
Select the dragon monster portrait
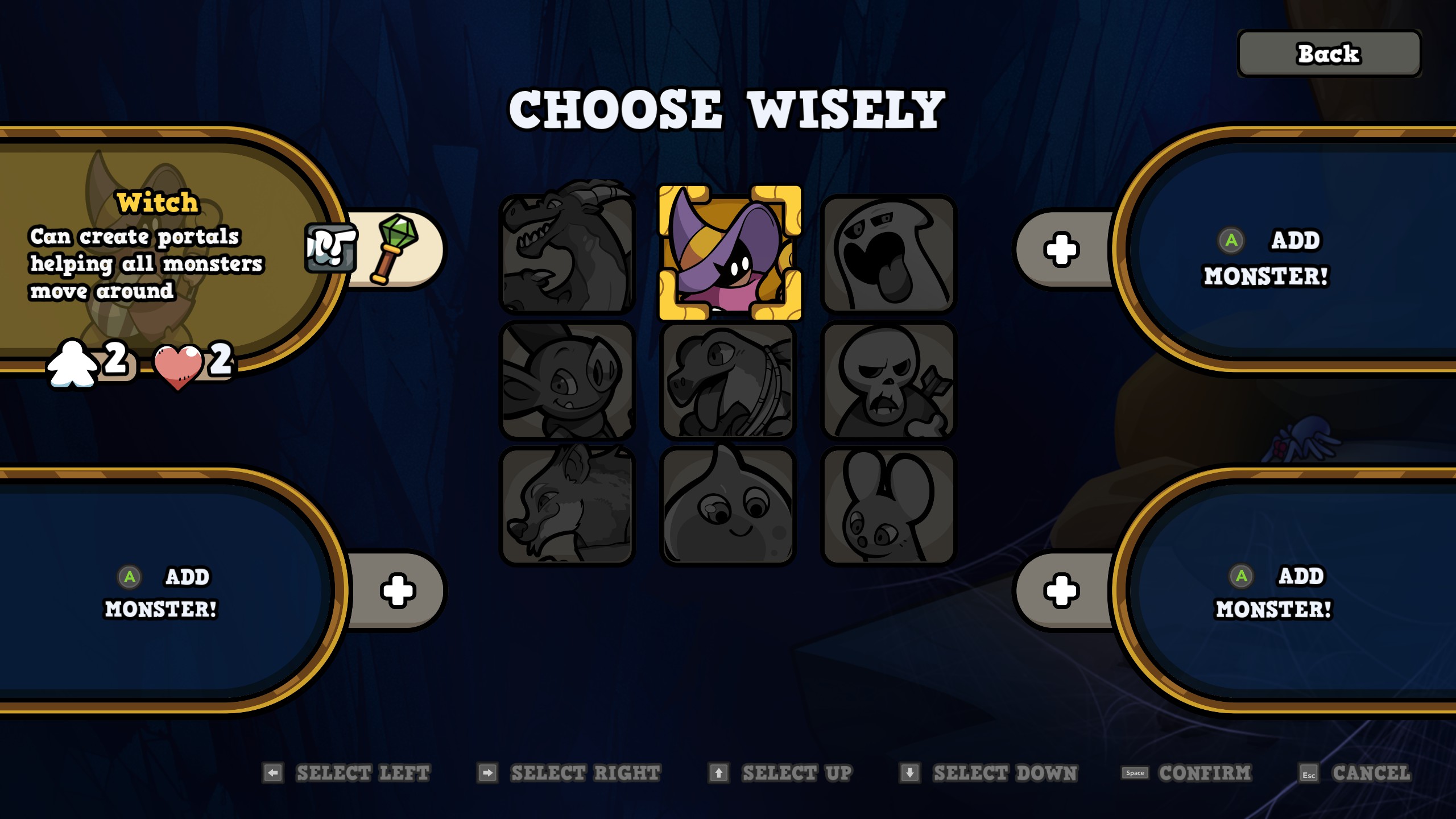pos(567,253)
